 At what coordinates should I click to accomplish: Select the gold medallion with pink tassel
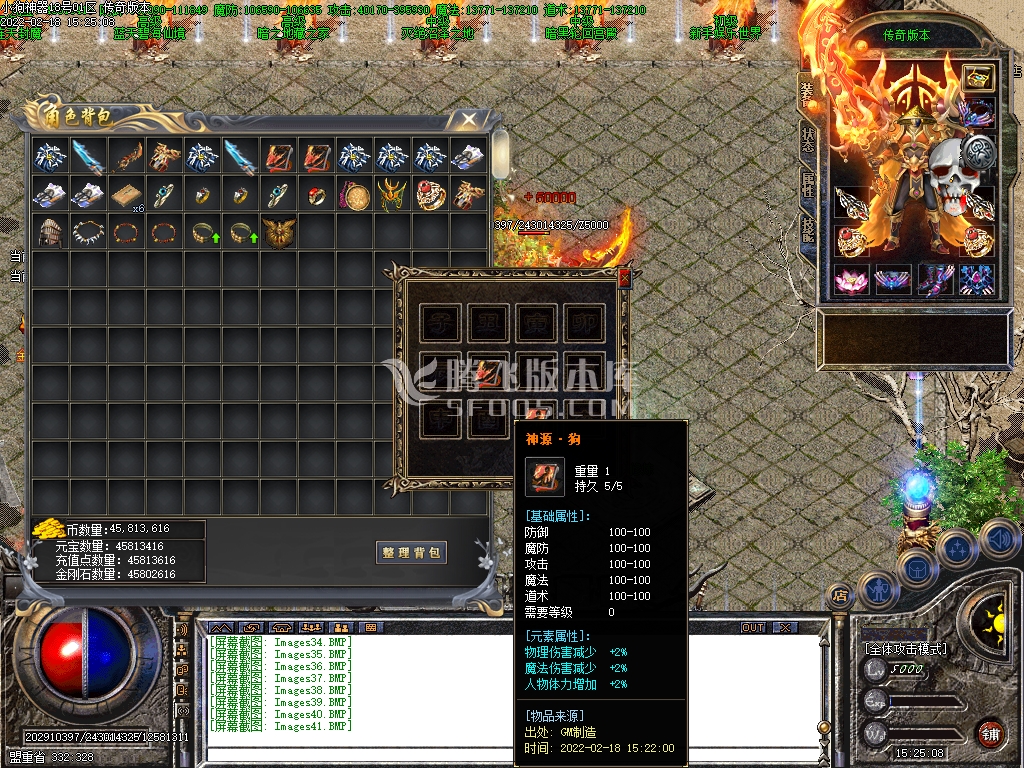coord(354,194)
